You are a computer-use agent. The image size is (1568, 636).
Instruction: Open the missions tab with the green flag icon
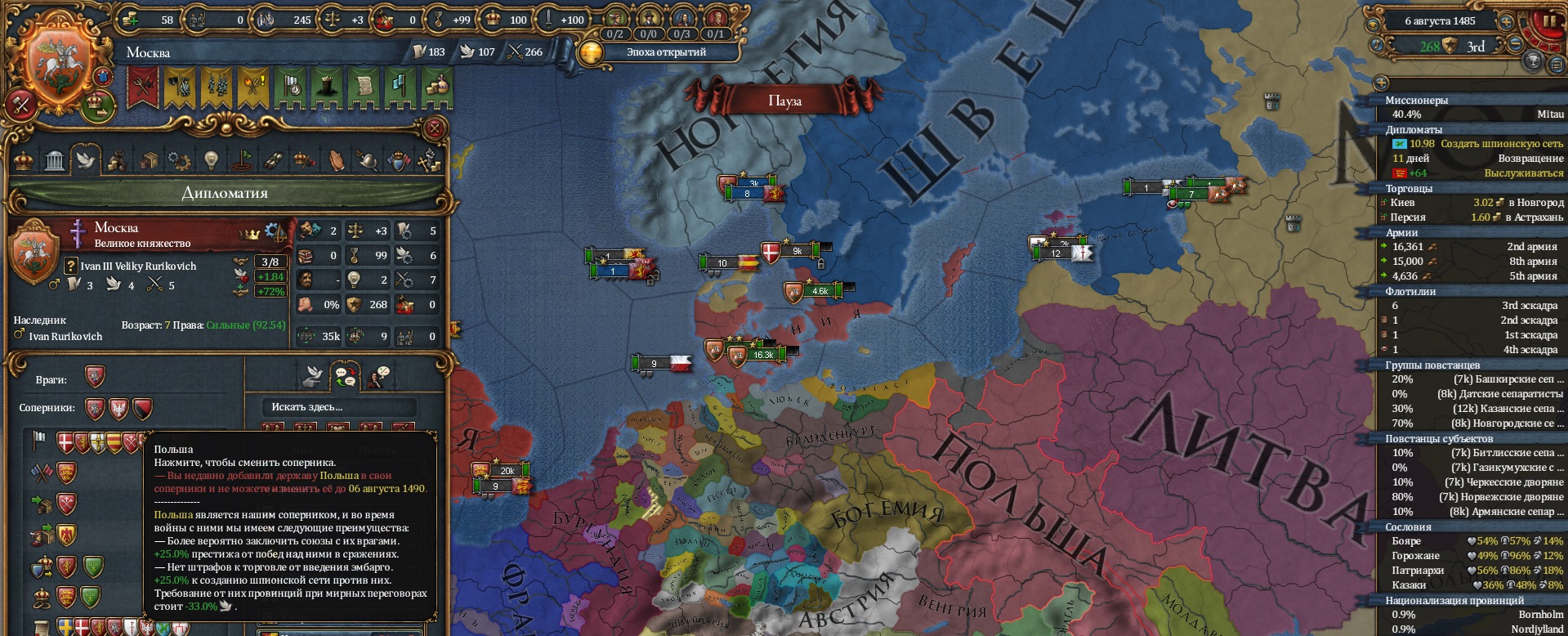click(242, 160)
